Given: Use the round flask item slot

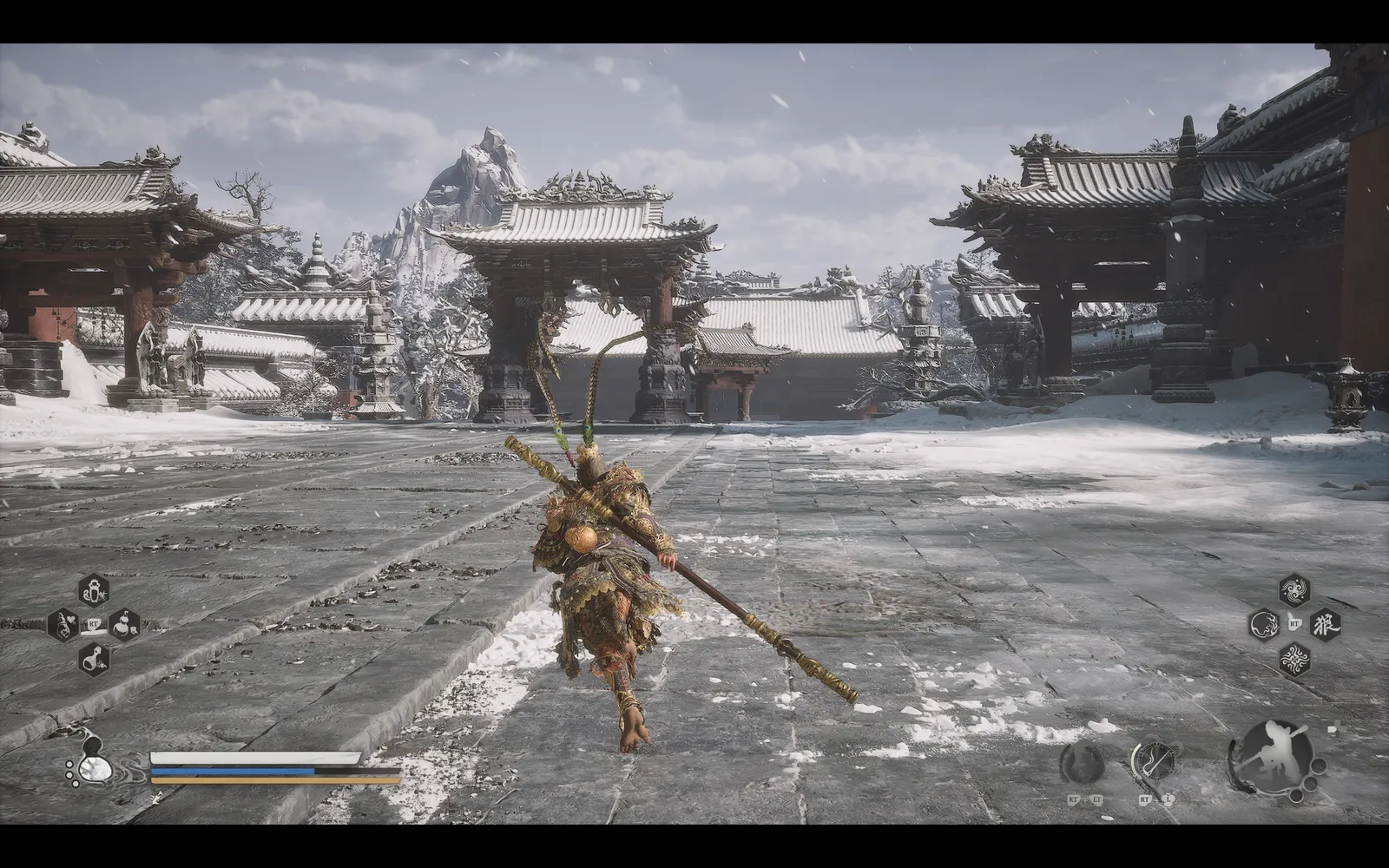Looking at the screenshot, I should 93,659.
